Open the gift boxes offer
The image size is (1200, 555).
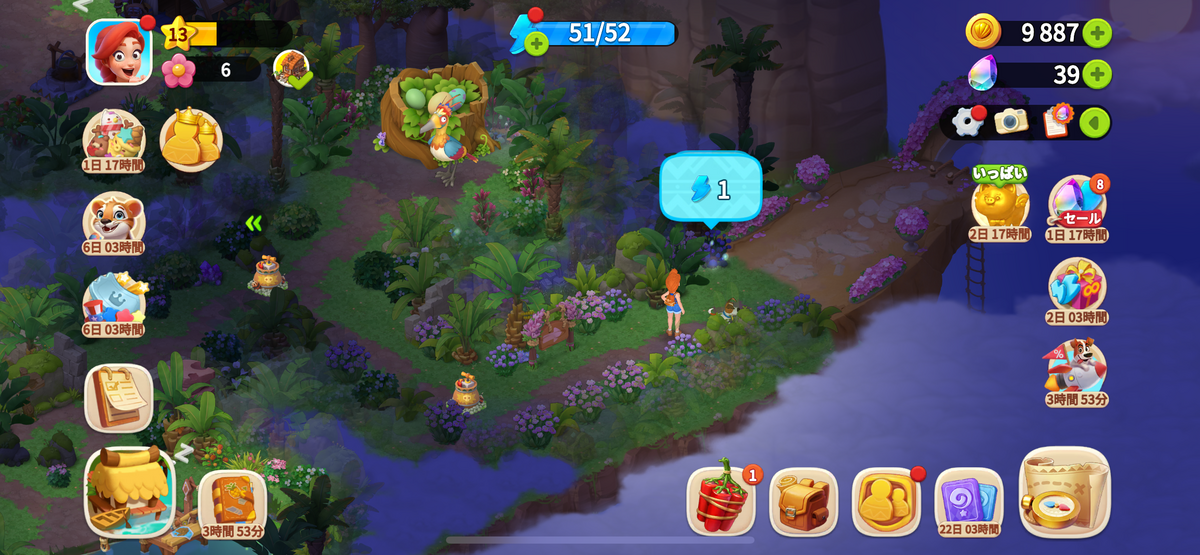point(1077,286)
